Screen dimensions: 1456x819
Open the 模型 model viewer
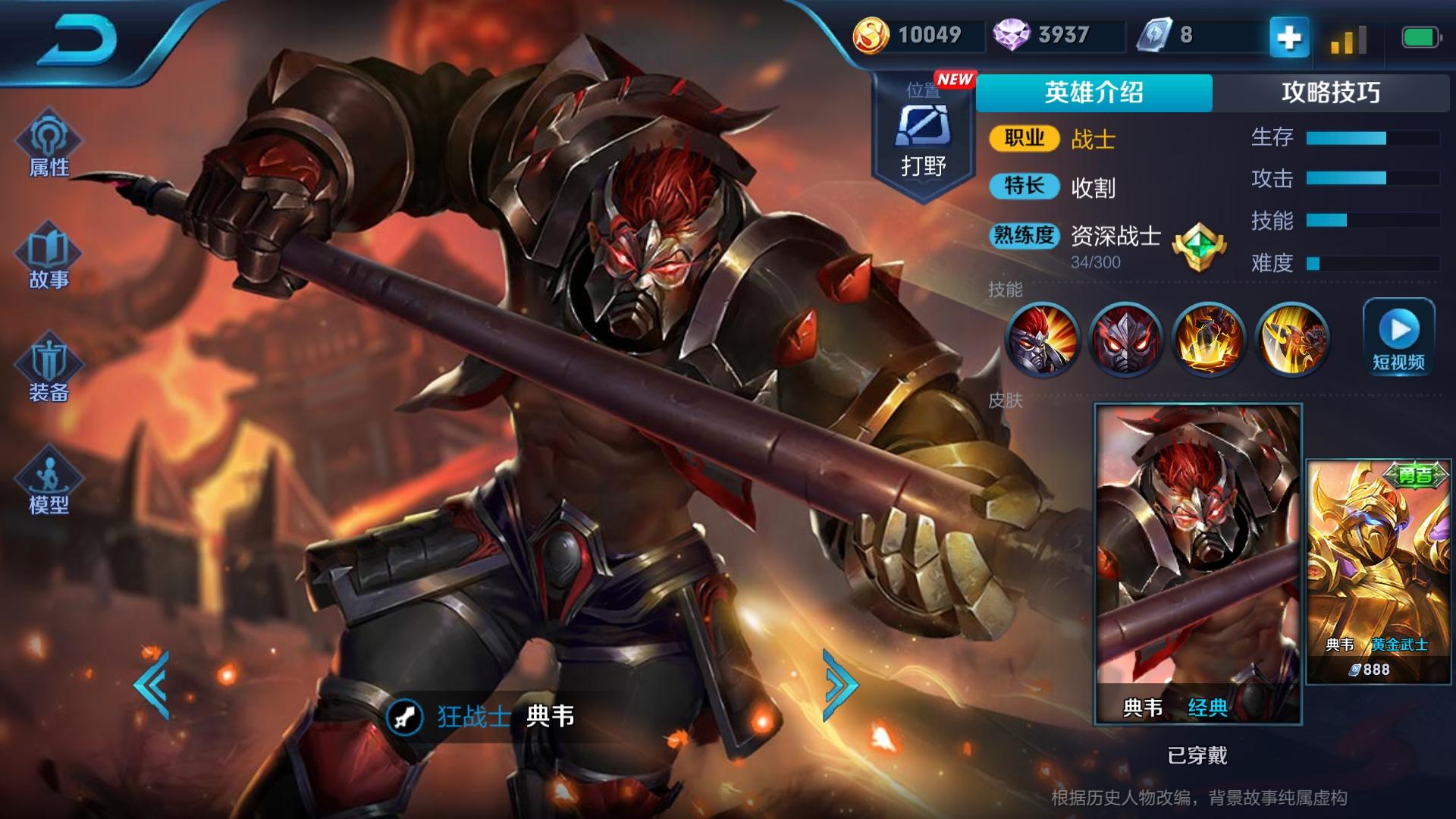point(49,482)
